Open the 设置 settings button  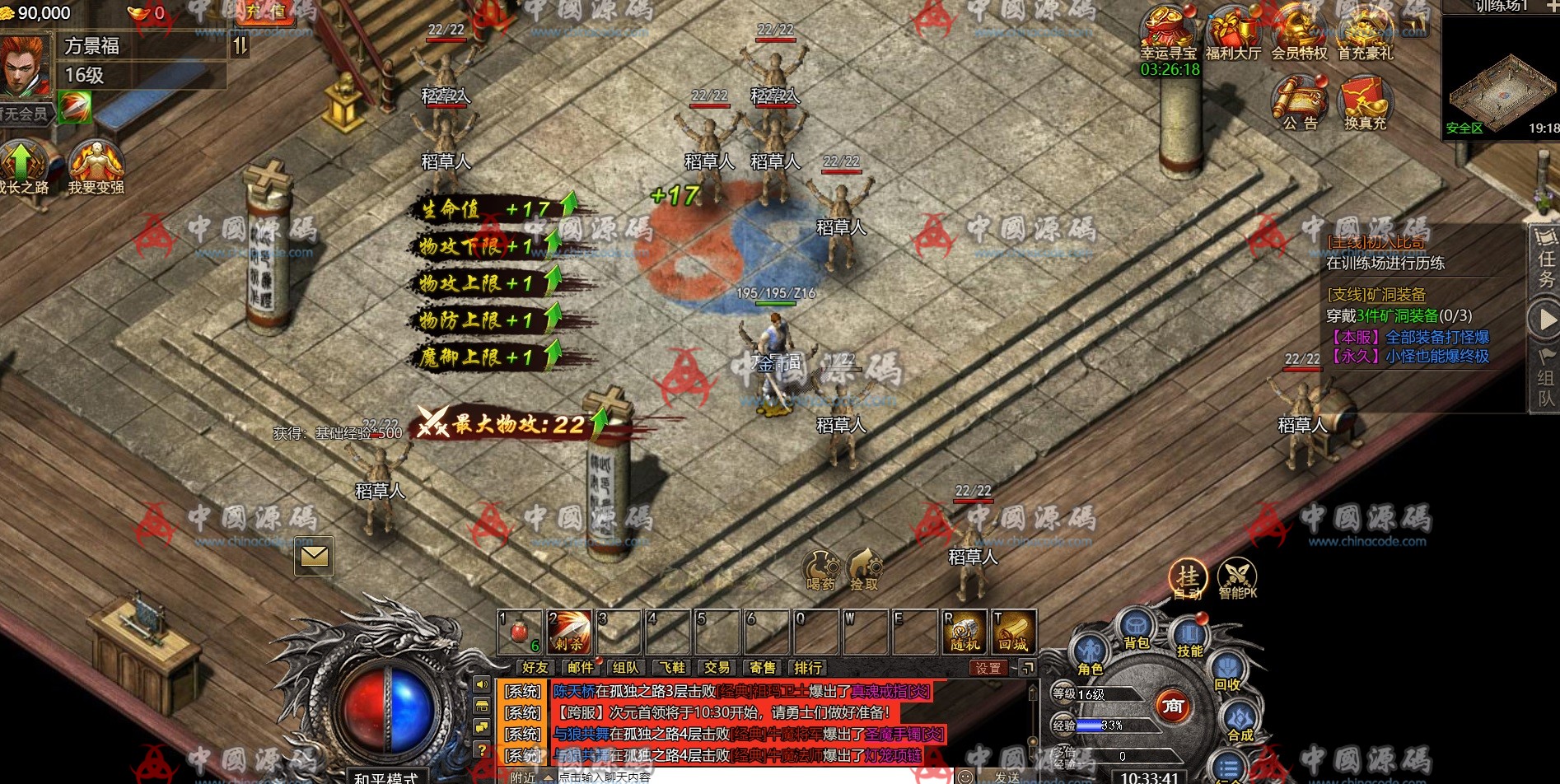click(x=988, y=668)
